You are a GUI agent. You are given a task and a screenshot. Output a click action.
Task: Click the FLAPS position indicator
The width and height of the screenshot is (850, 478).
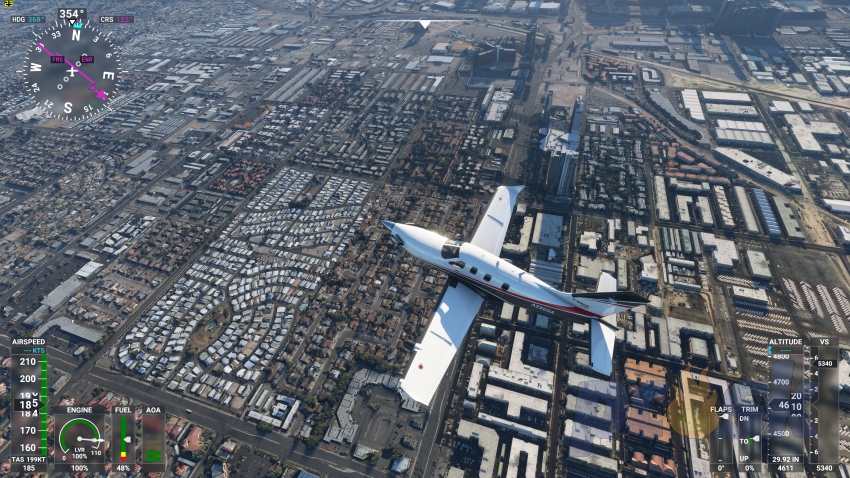[x=720, y=438]
